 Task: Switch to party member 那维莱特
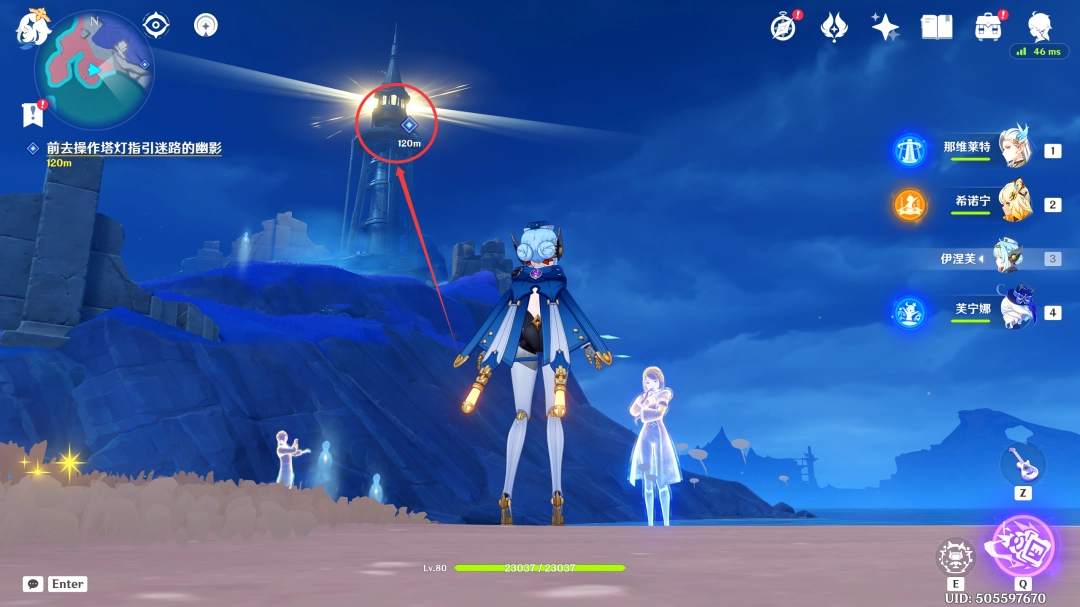(x=1014, y=150)
